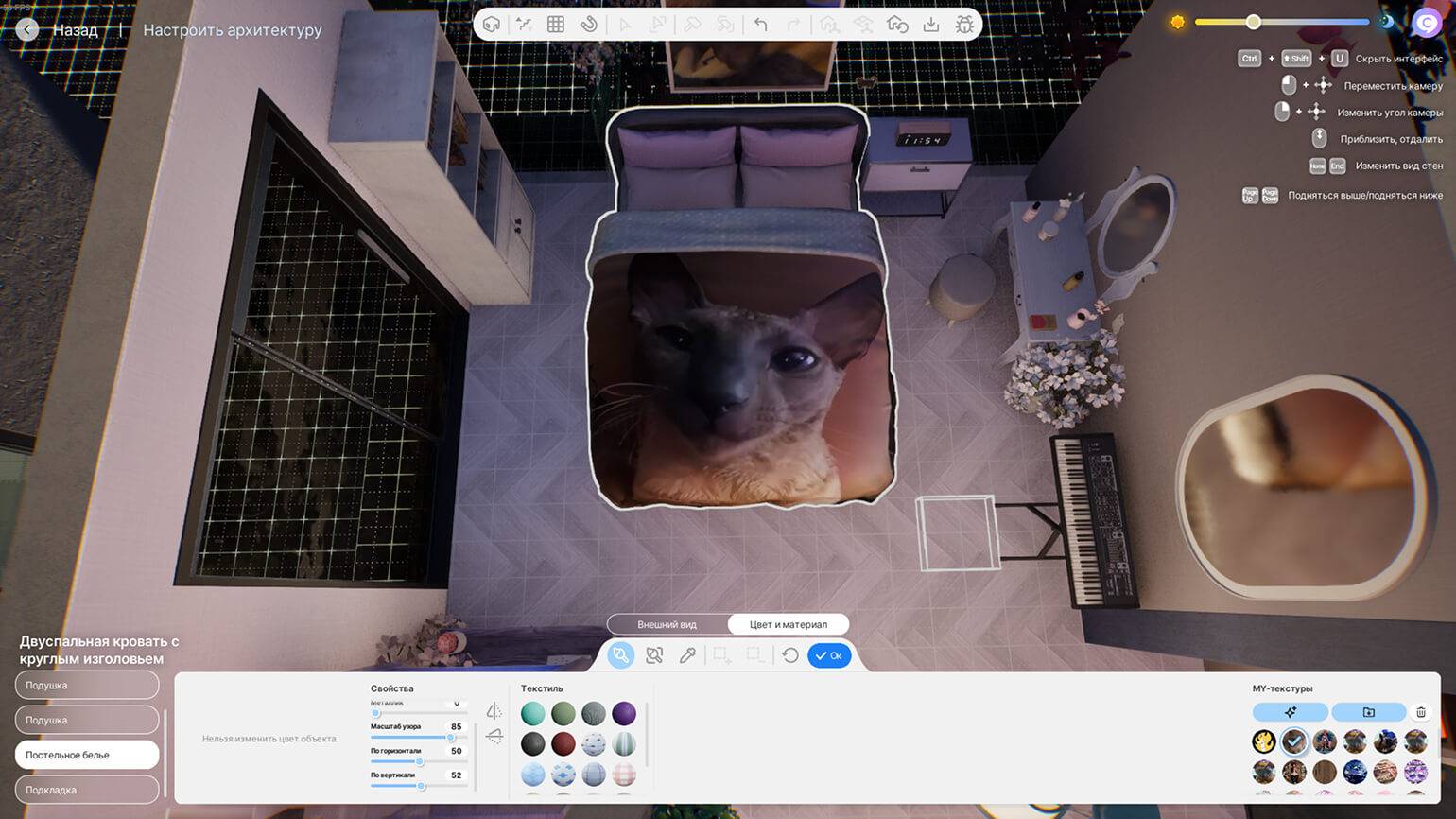Click the По горизонтали slider
The image size is (1456, 819).
(x=420, y=762)
